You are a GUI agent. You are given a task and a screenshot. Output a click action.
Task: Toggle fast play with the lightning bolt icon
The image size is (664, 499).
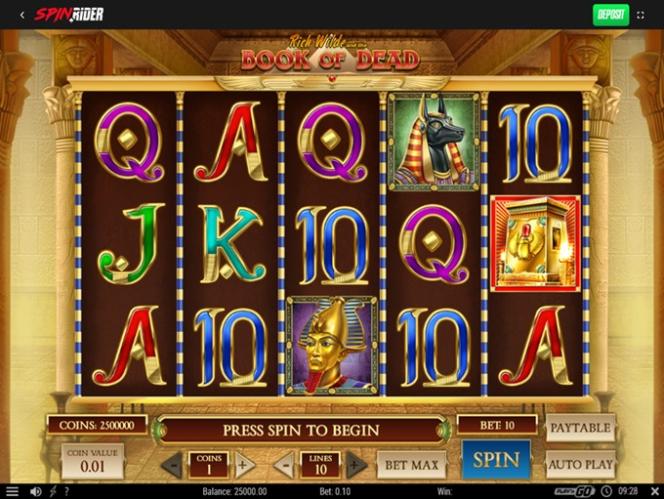click(53, 492)
